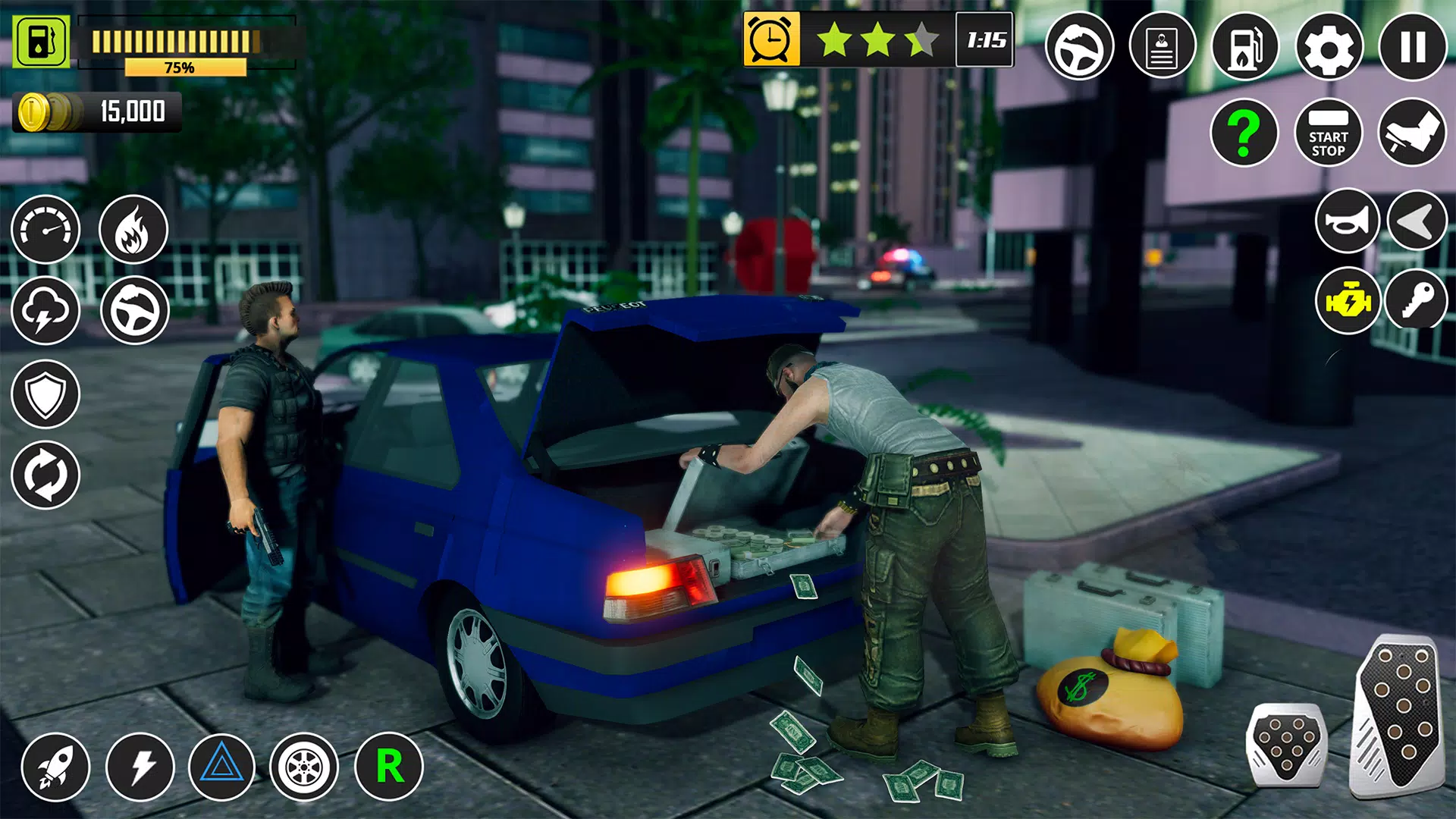This screenshot has width=1456, height=819.
Task: Click the wheel tire icon button
Action: pyautogui.click(x=304, y=767)
